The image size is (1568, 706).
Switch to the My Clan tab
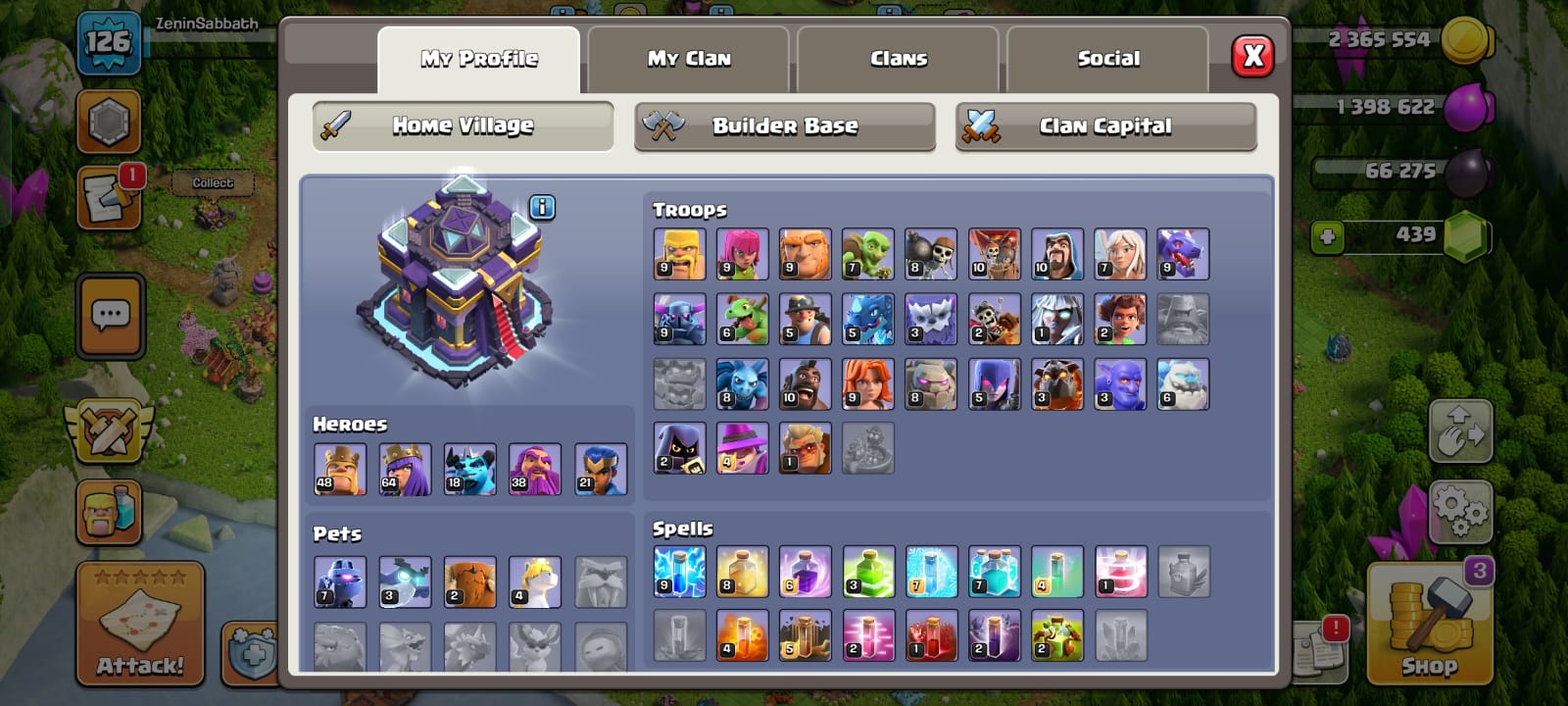(x=688, y=59)
